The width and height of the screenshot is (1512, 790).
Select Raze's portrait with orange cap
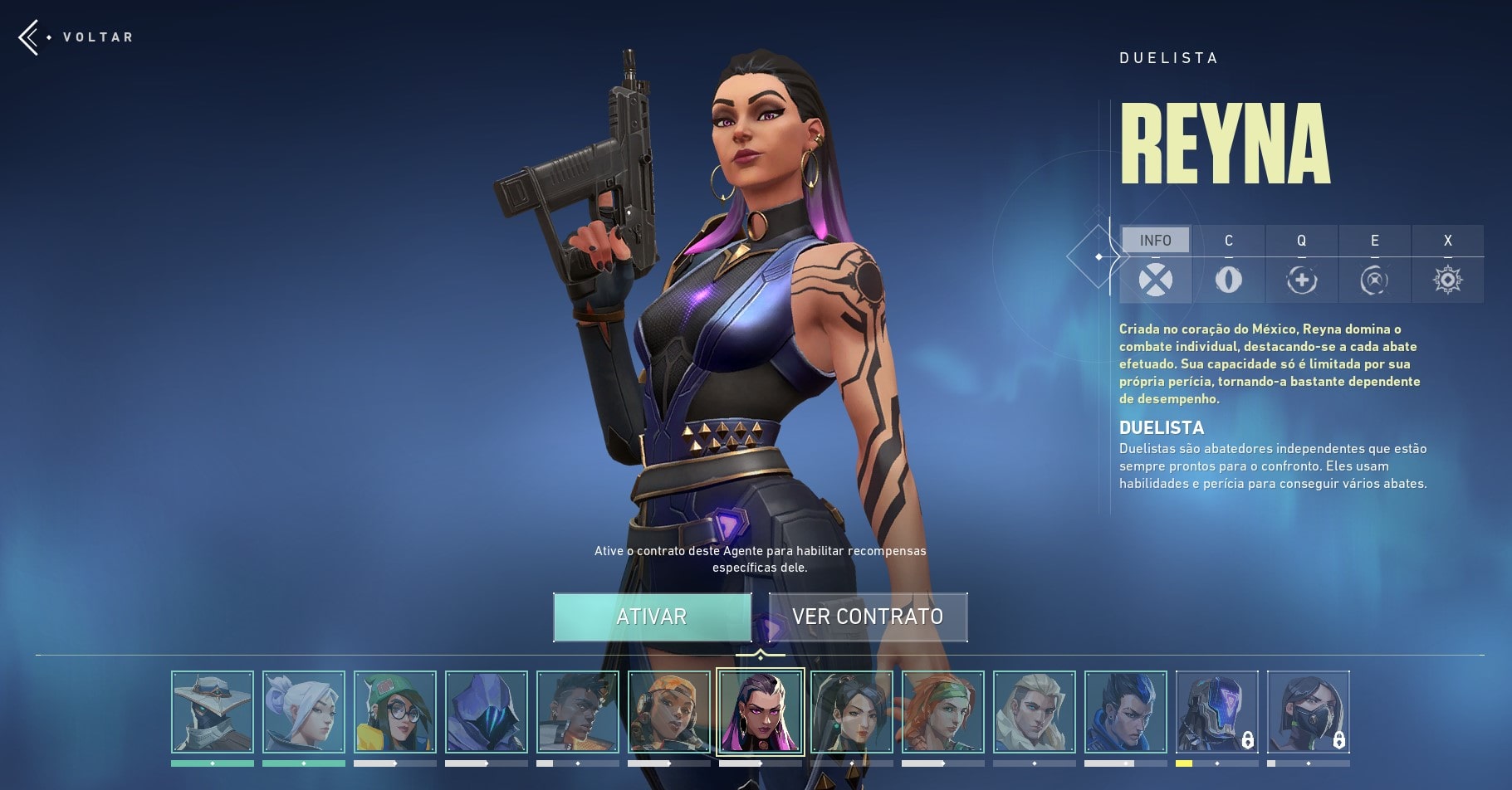pos(669,712)
